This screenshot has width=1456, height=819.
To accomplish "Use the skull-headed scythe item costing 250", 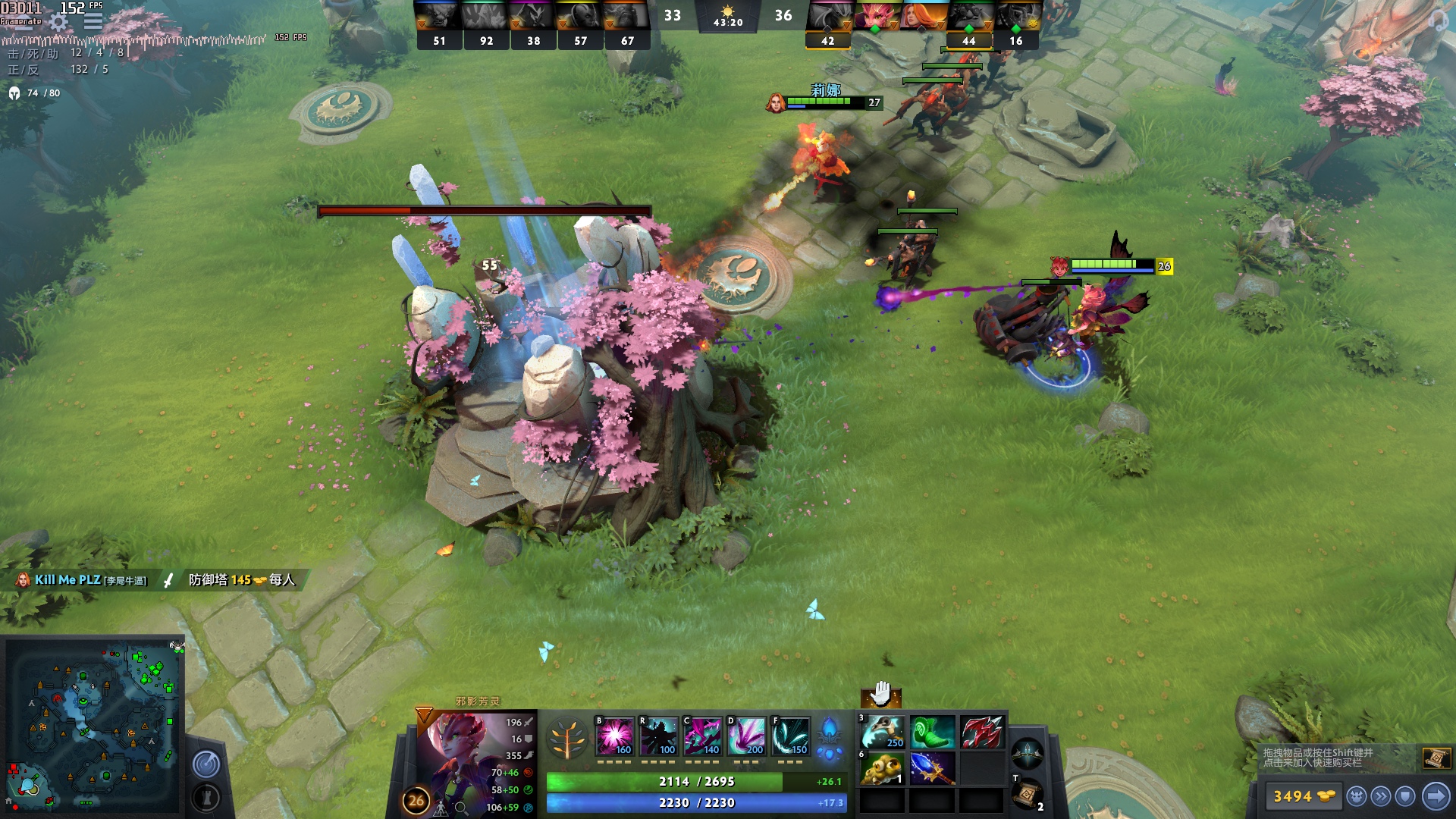I will pyautogui.click(x=882, y=733).
